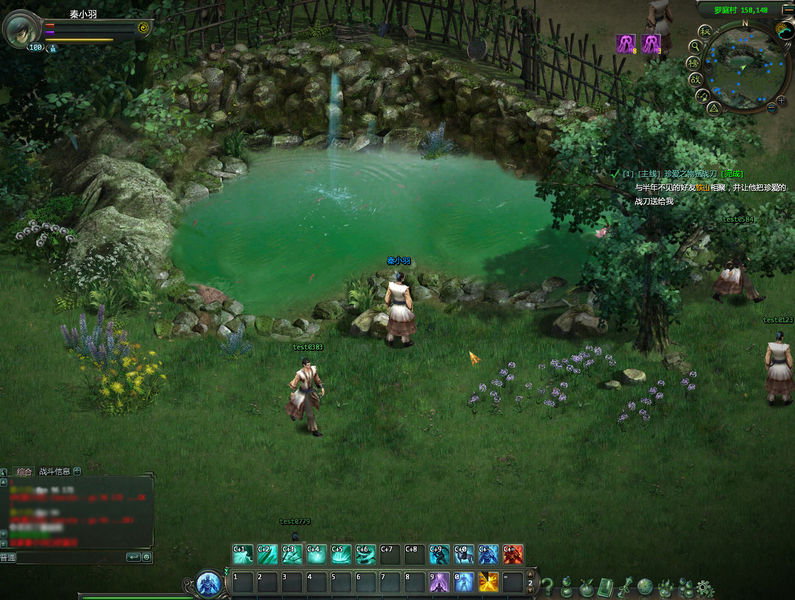The width and height of the screenshot is (795, 600).
Task: Open help via the question mark icon
Action: click(547, 586)
